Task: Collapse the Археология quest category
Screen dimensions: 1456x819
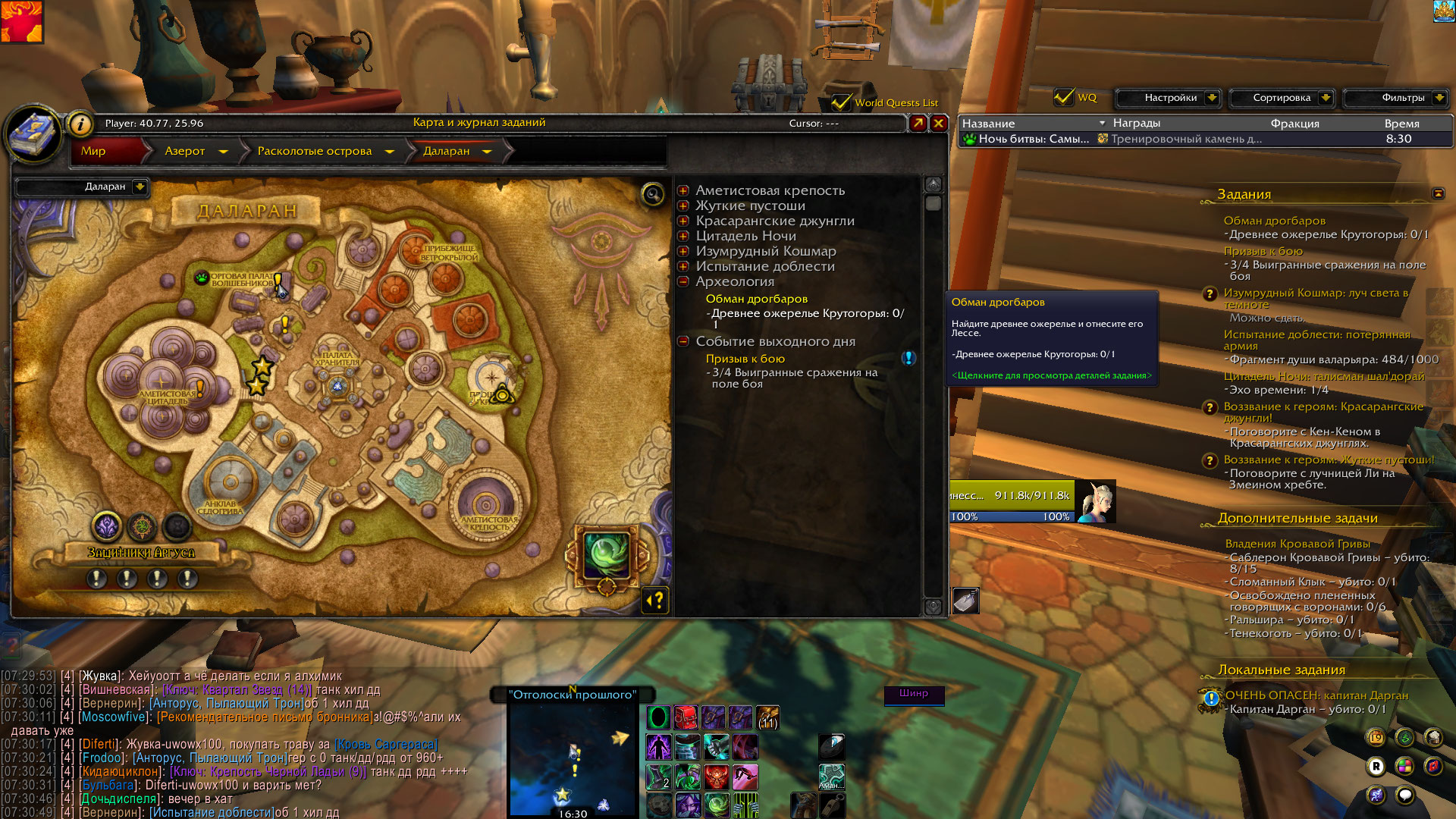Action: [x=683, y=281]
